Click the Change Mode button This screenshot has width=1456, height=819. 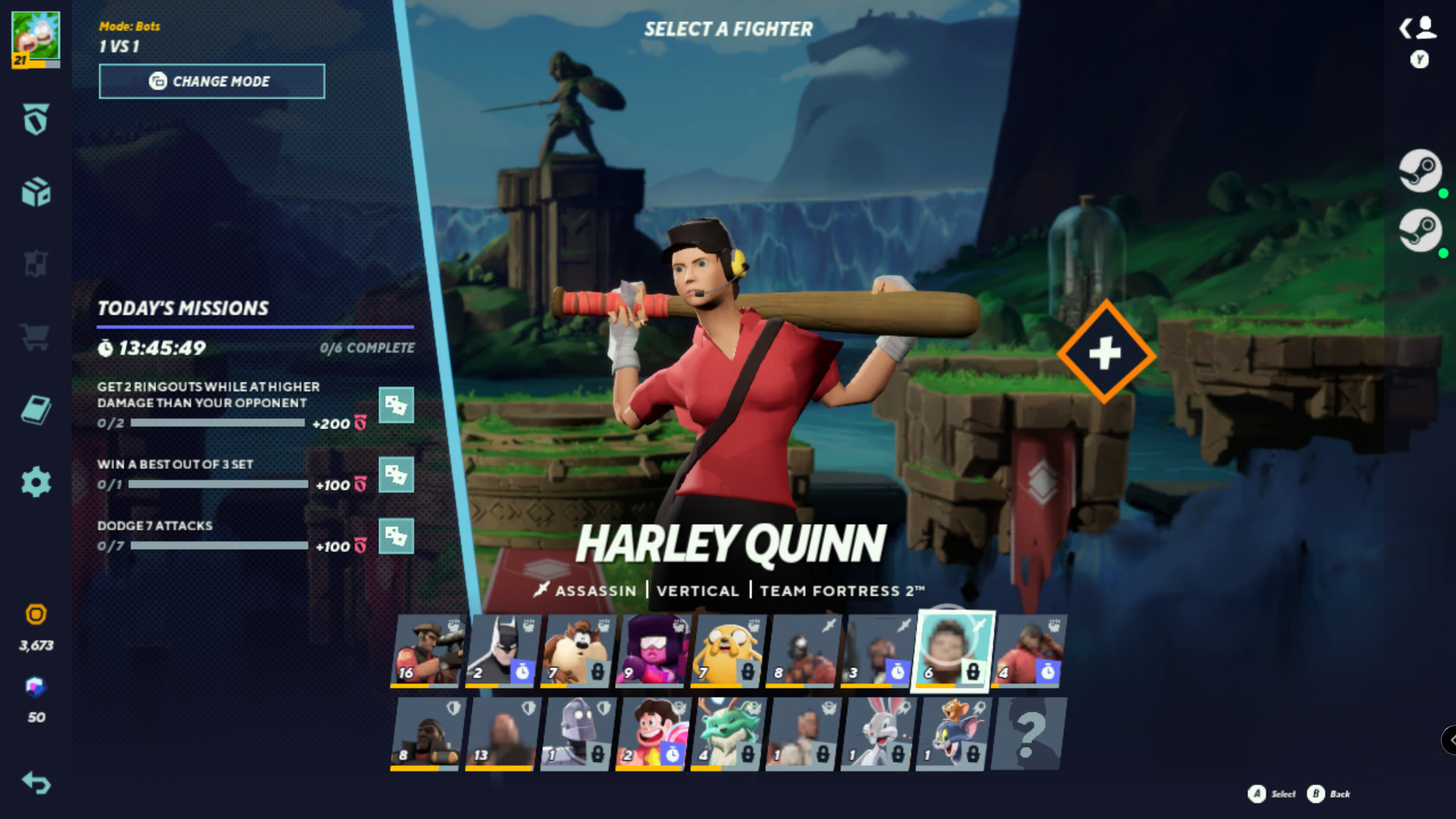(x=212, y=81)
